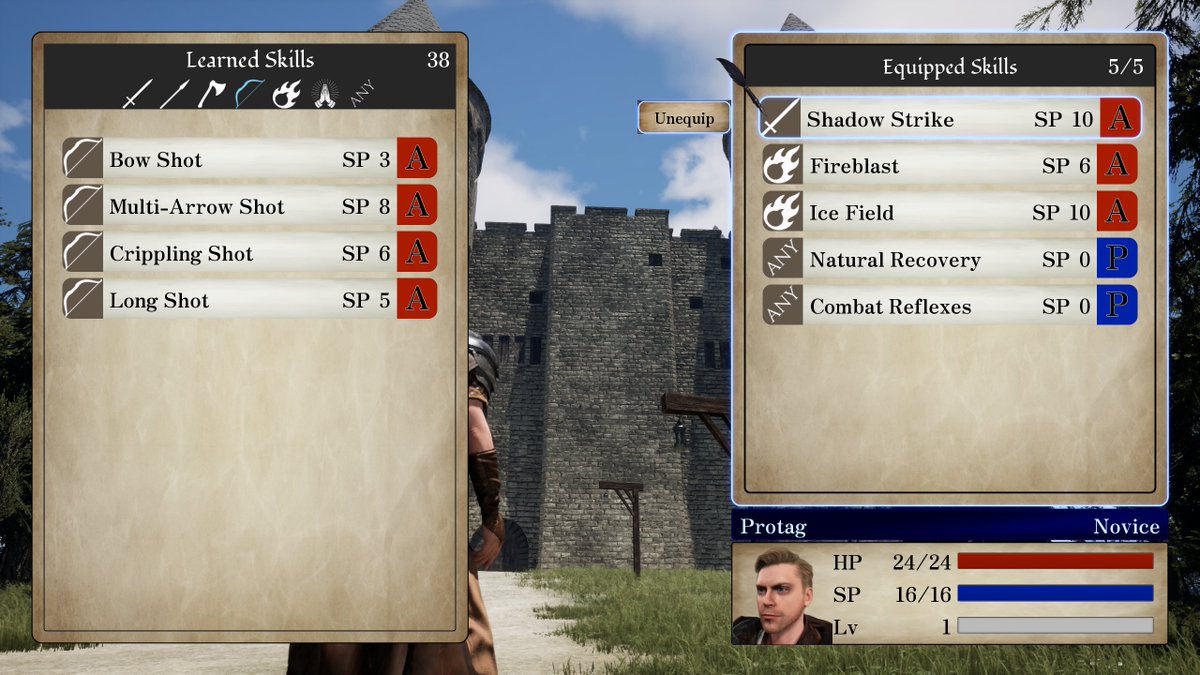
Task: Switch to fire magic skills tab
Action: (286, 94)
